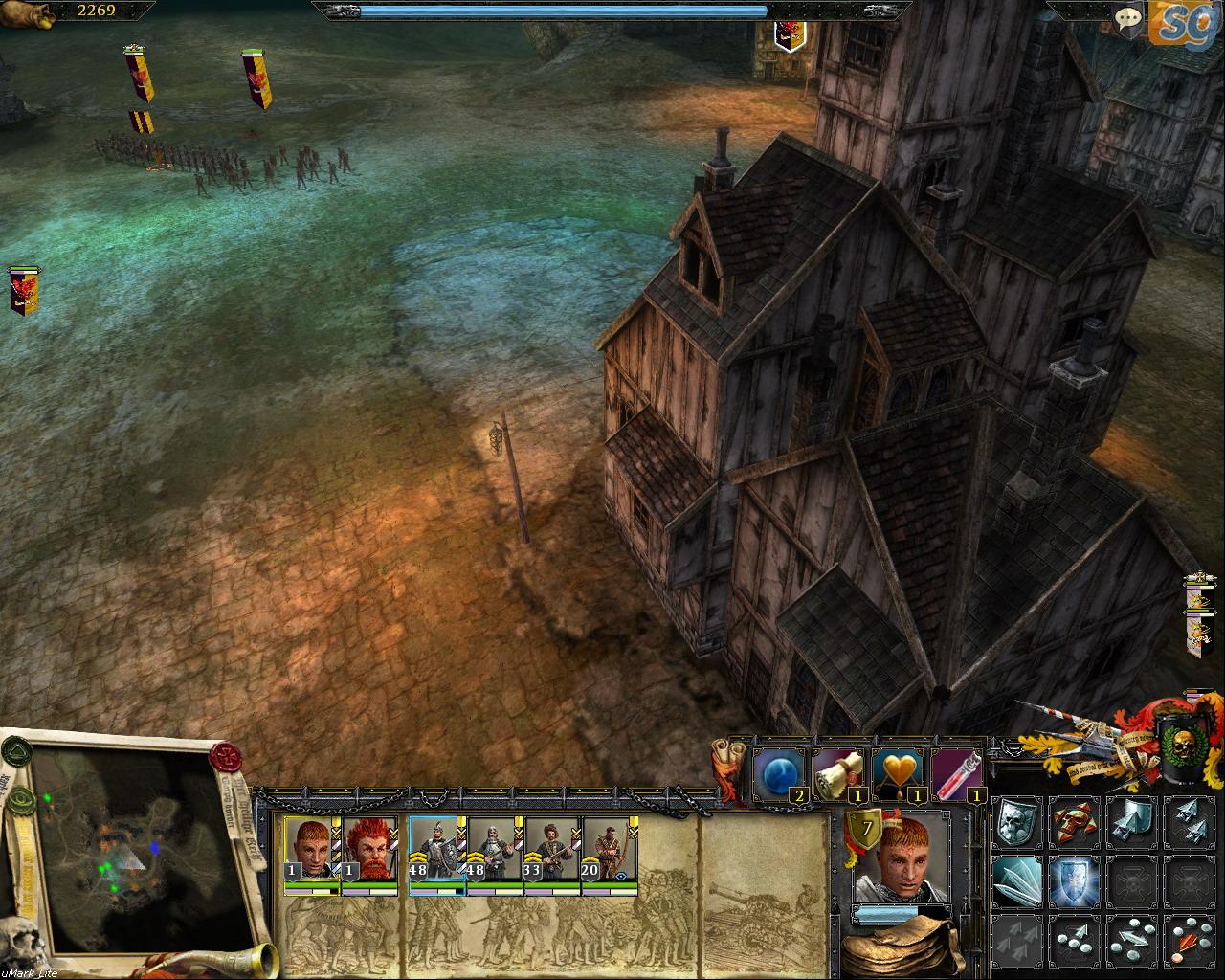The width and height of the screenshot is (1225, 980).
Task: Click the red wax seal on minimap
Action: 227,757
